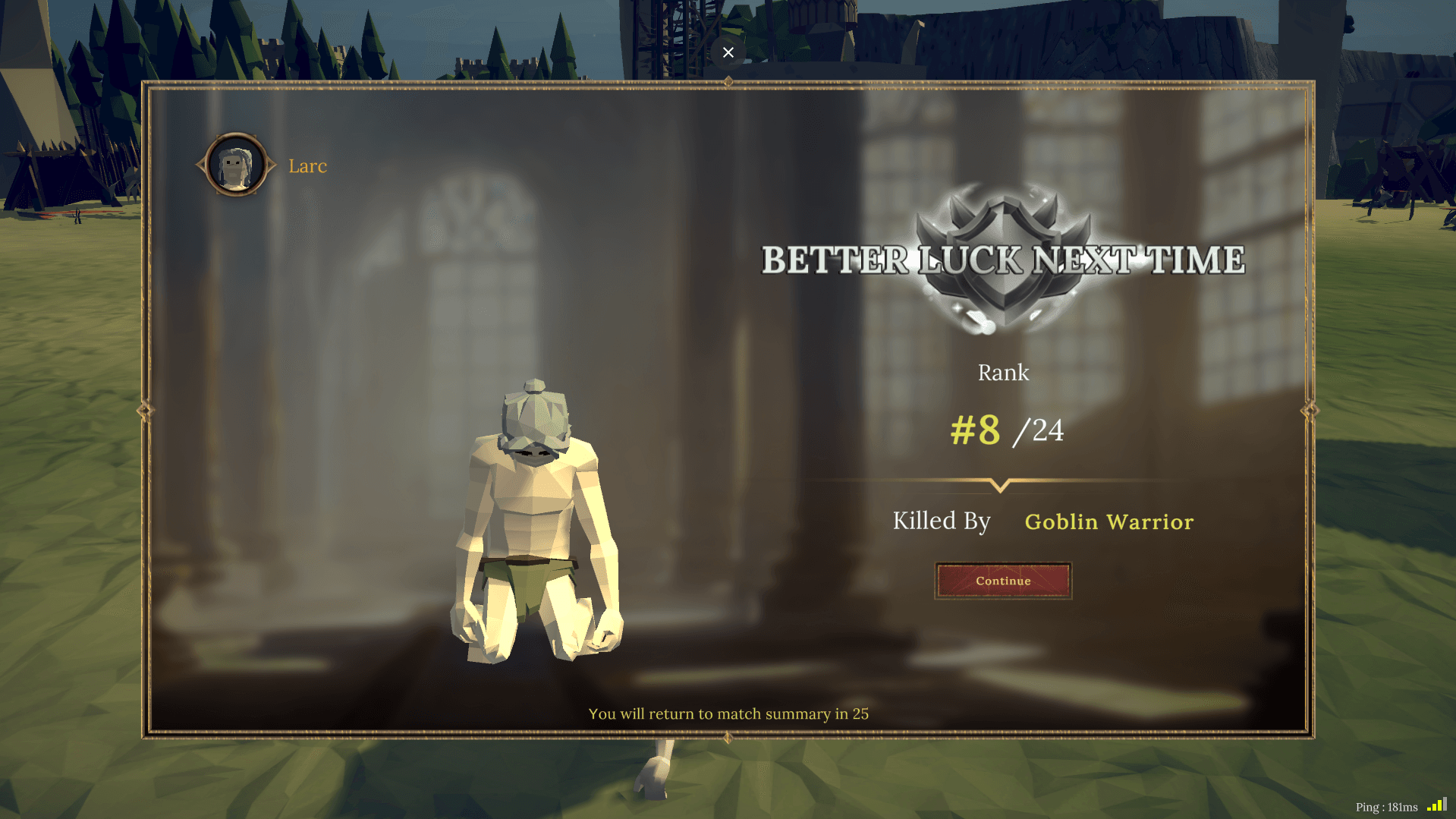
Task: Open the Goblin Warrior killer link
Action: click(1109, 522)
